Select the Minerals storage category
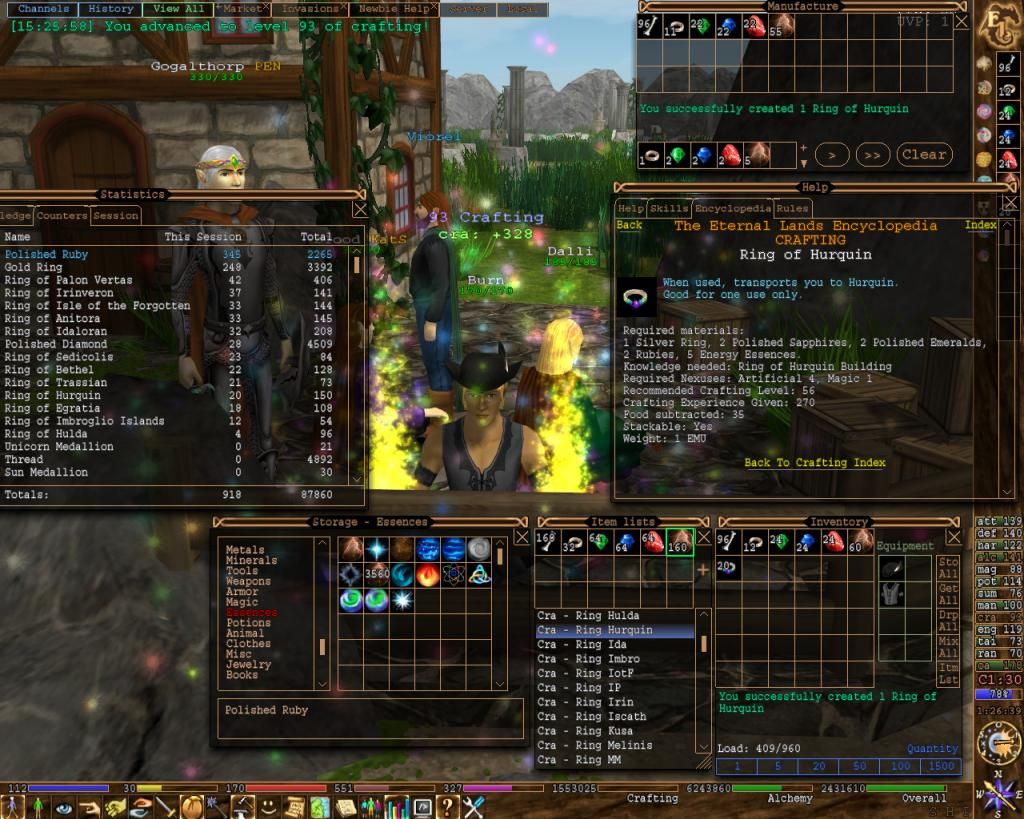Viewport: 1024px width, 819px height. click(251, 560)
